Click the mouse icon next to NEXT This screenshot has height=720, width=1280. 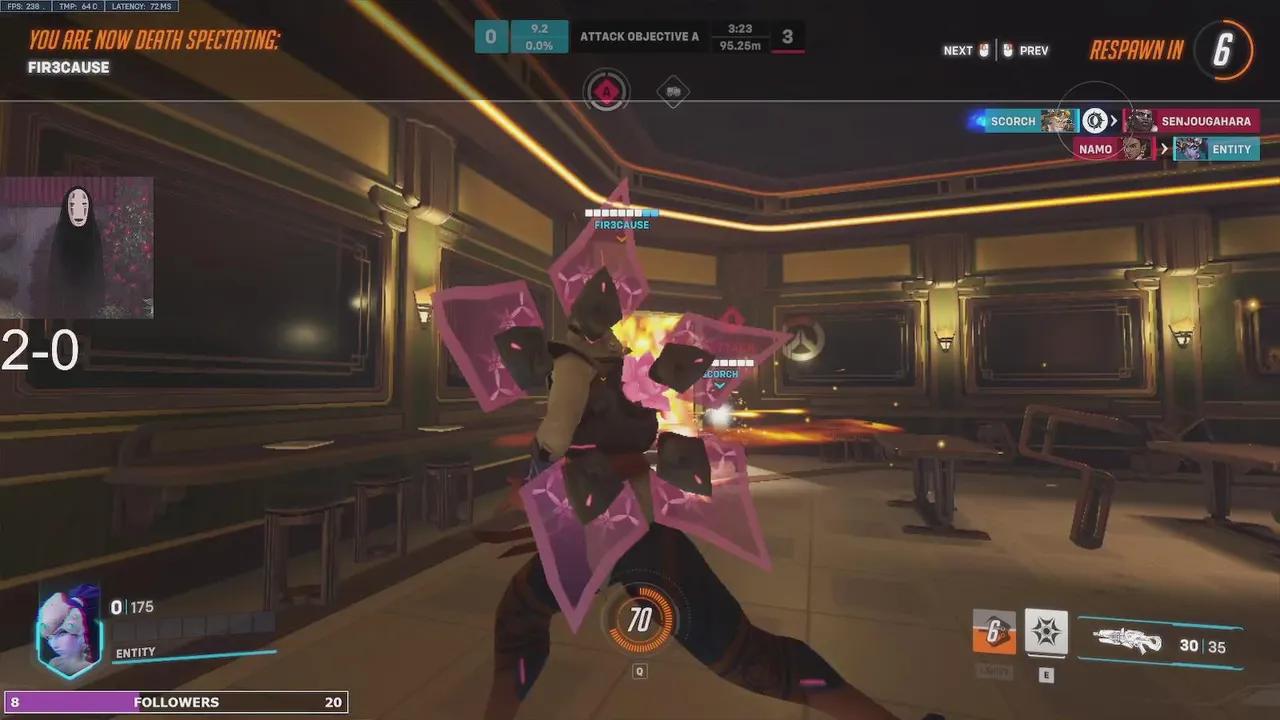point(985,50)
